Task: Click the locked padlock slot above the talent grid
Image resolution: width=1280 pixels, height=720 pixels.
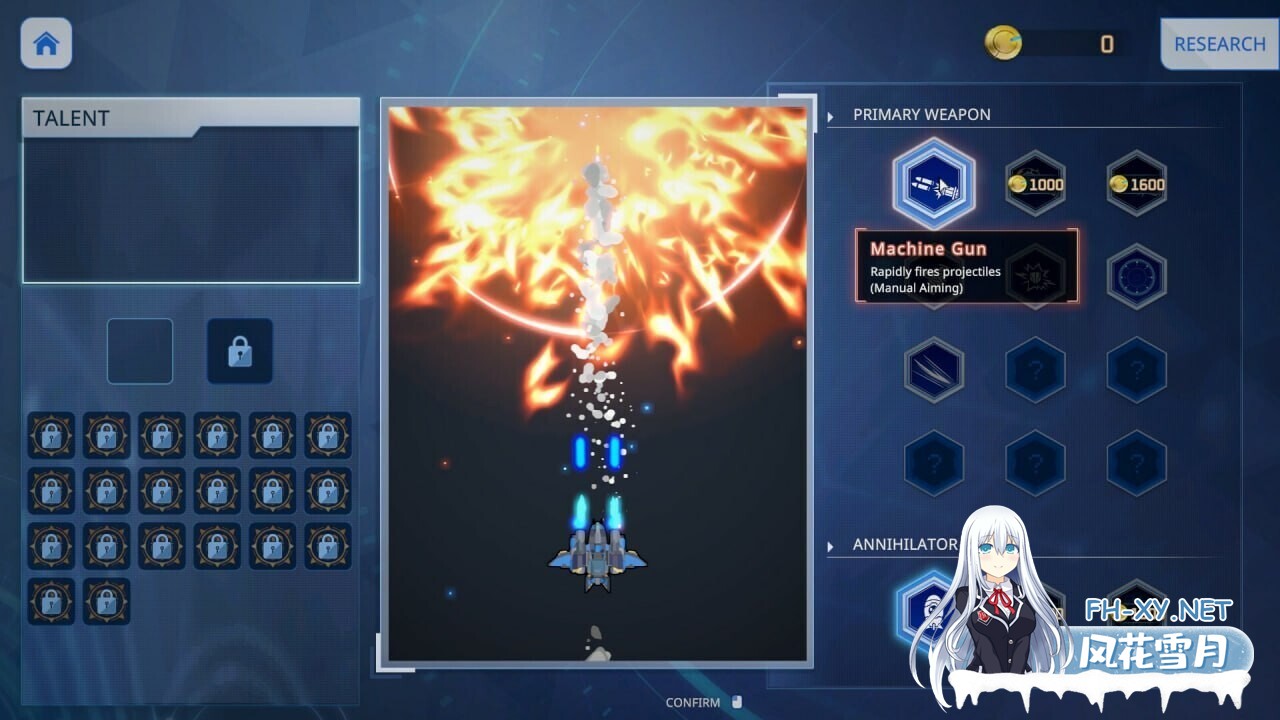Action: pos(239,351)
